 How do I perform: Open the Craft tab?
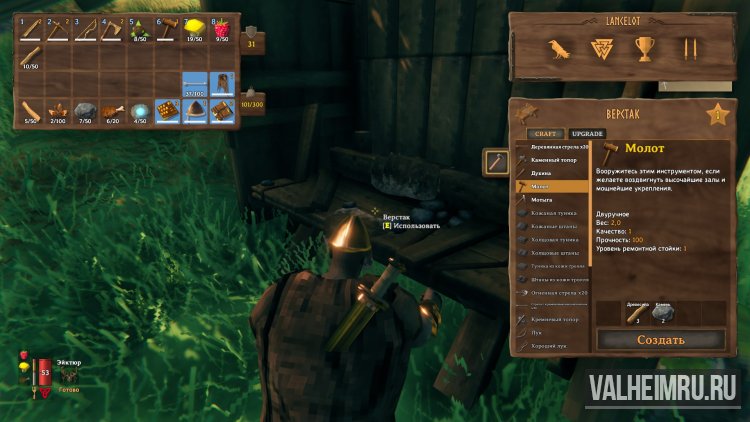tap(545, 133)
